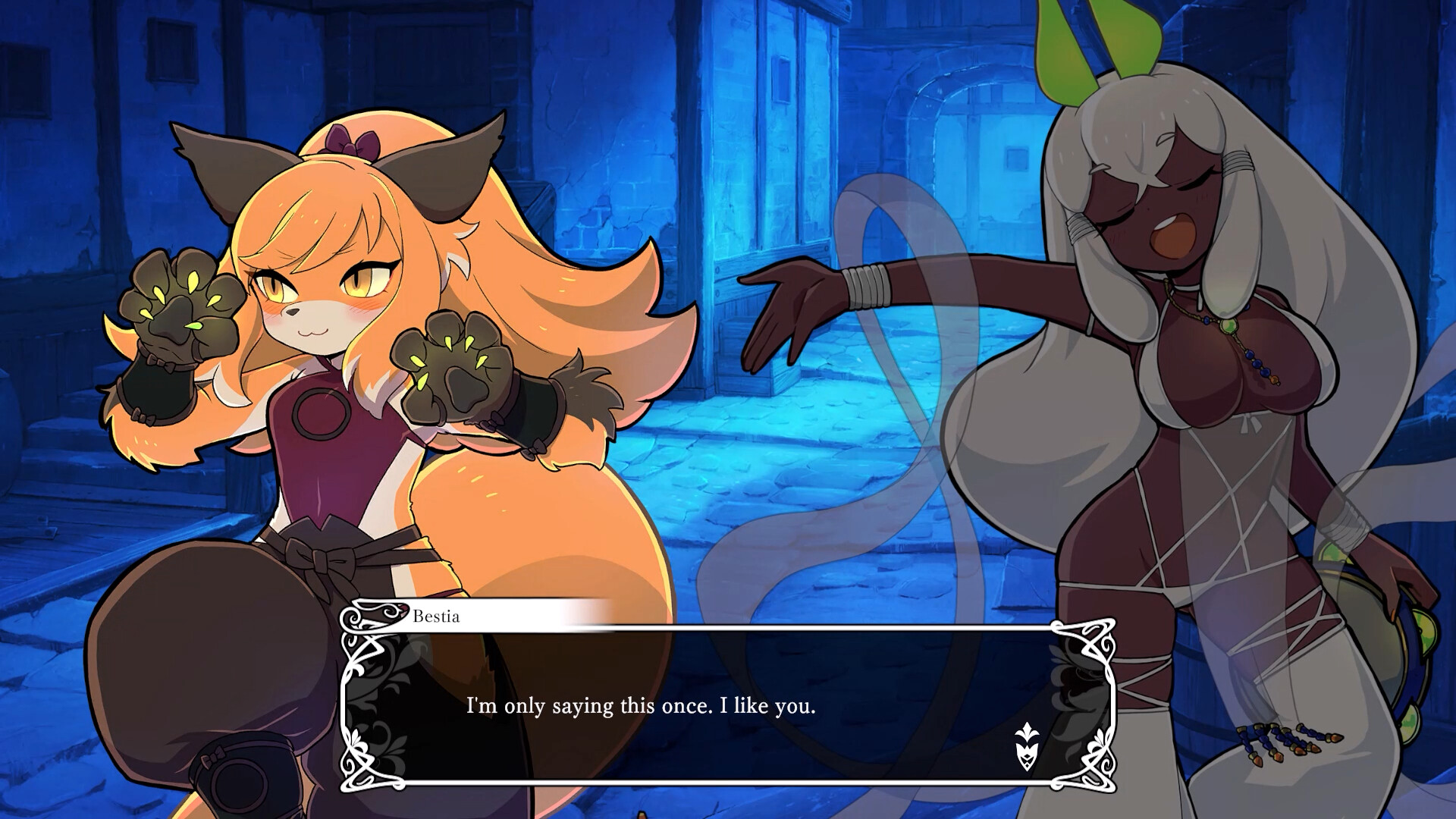The image size is (1456, 819).
Task: Click the archway doorway in the background
Action: point(963,144)
